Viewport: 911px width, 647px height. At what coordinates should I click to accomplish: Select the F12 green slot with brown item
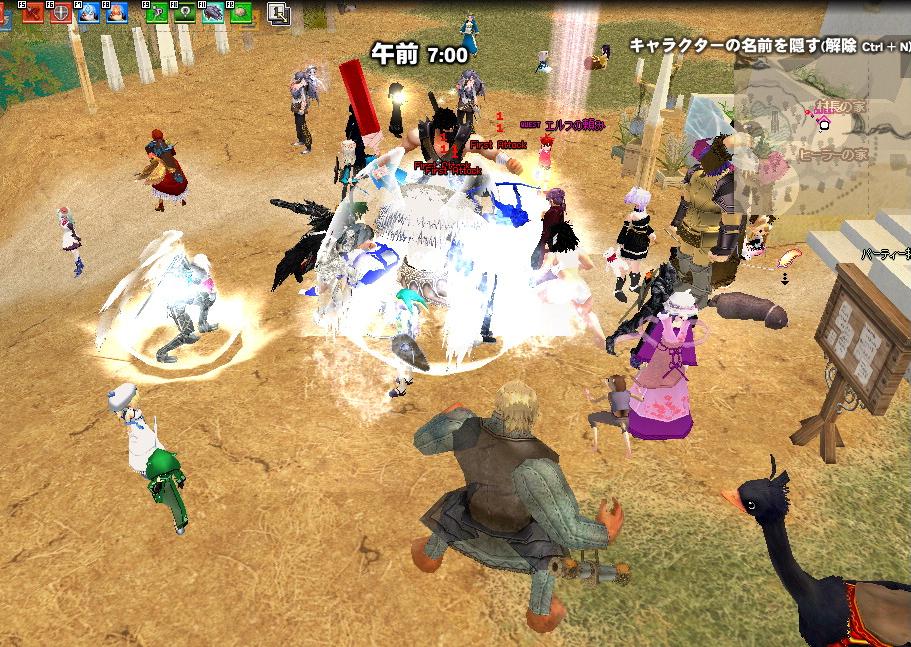(241, 14)
